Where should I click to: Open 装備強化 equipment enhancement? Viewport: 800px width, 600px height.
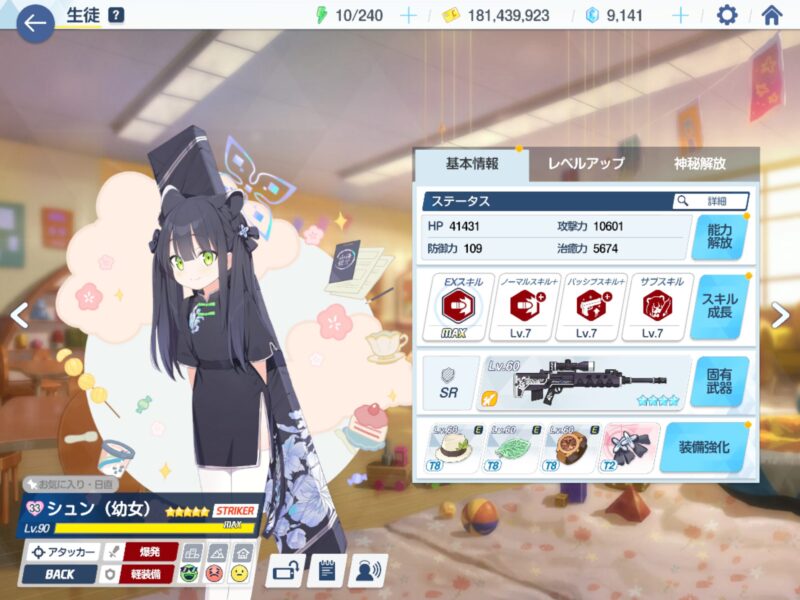704,447
